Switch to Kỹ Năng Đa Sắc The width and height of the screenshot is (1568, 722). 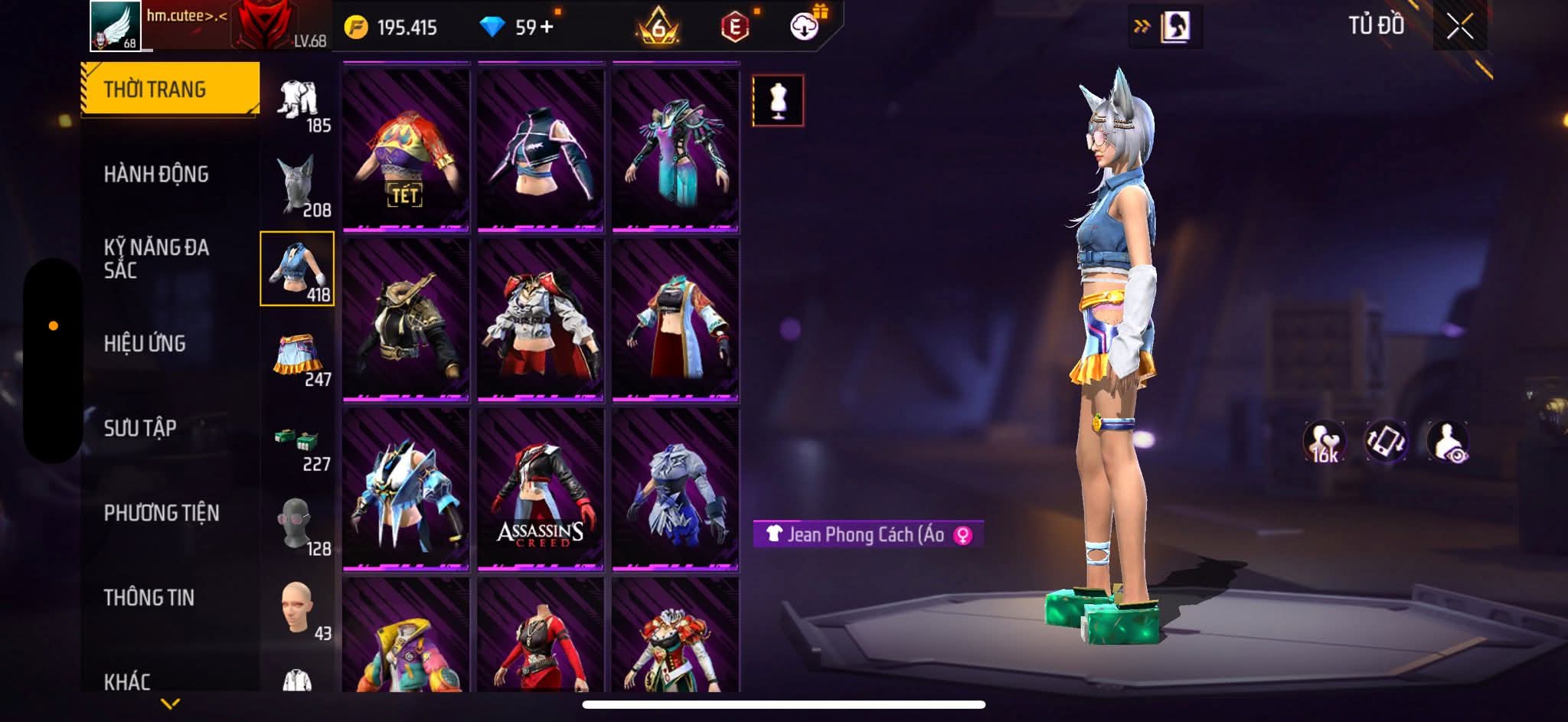[156, 259]
